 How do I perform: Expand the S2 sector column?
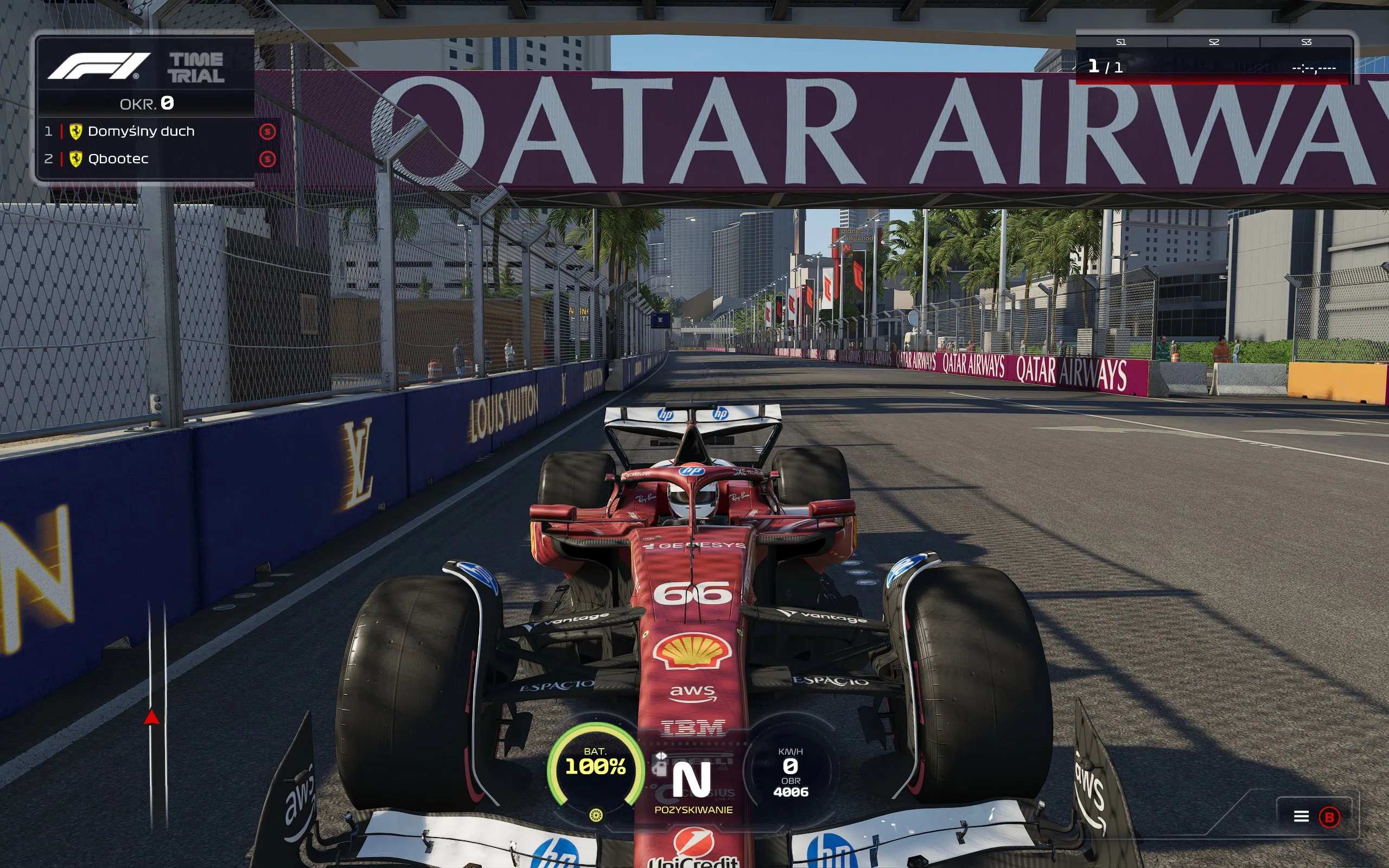[x=1214, y=42]
